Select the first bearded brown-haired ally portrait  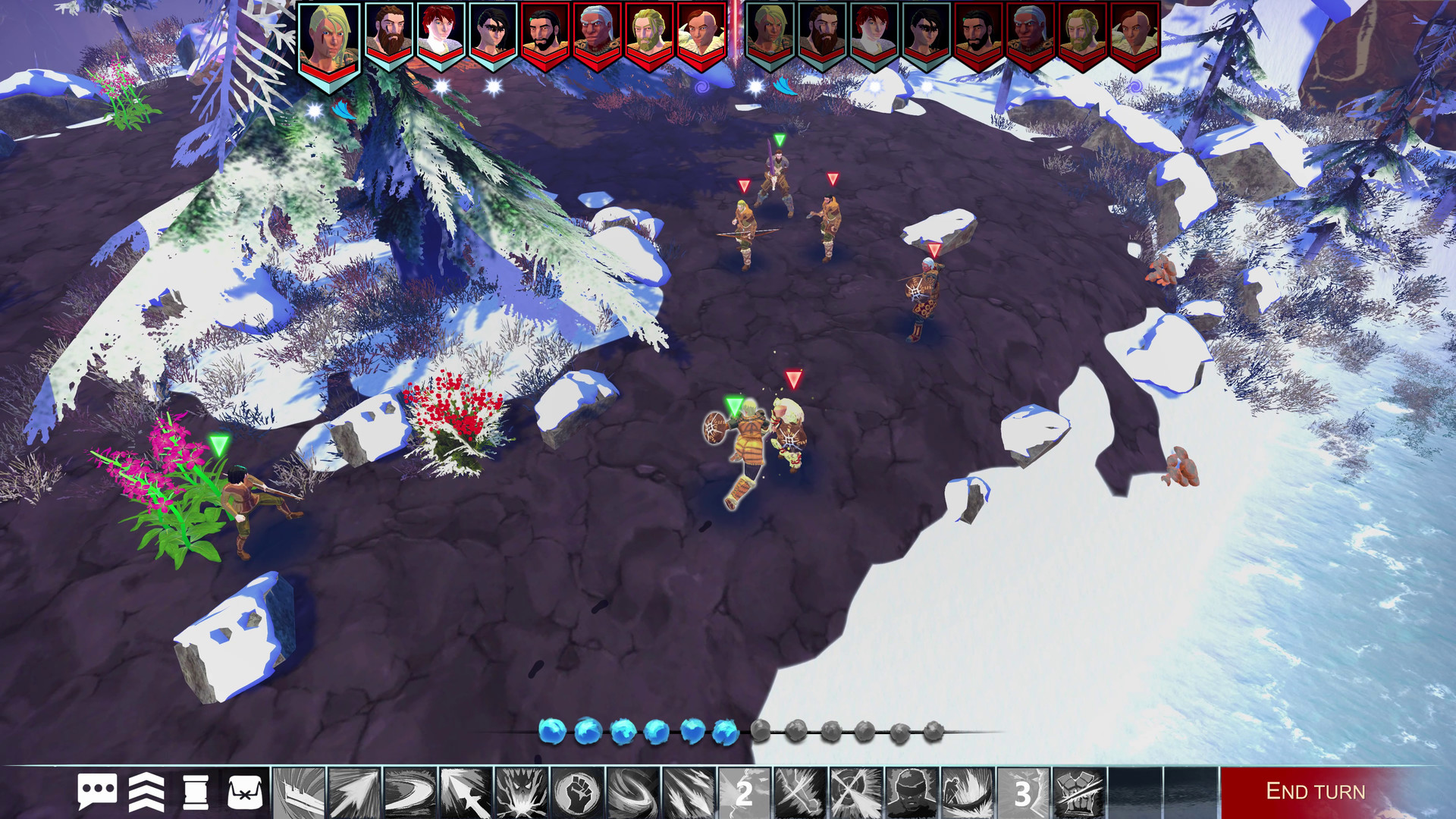coord(389,36)
